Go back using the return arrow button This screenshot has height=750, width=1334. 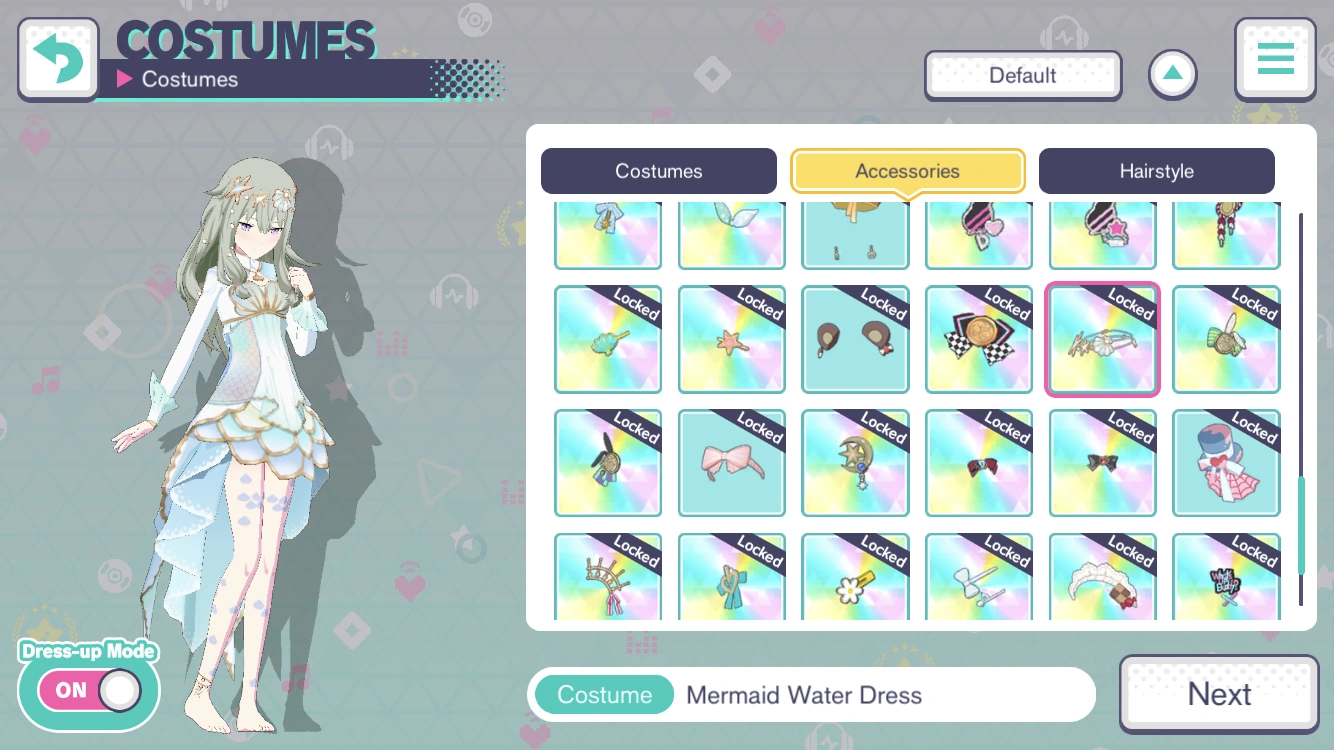pyautogui.click(x=57, y=57)
